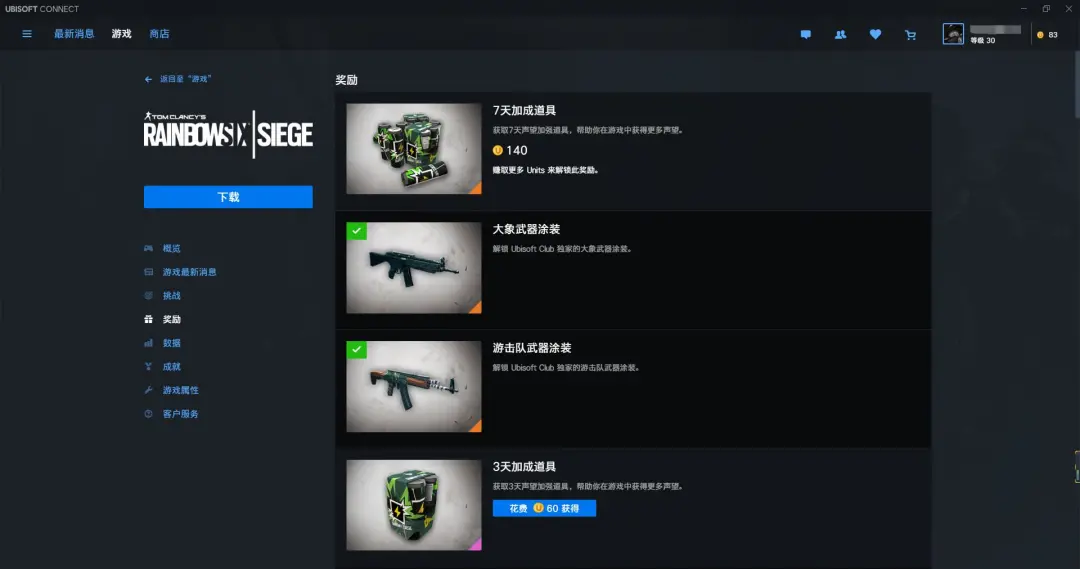Open the friends list icon
This screenshot has width=1080, height=569.
pyautogui.click(x=840, y=35)
